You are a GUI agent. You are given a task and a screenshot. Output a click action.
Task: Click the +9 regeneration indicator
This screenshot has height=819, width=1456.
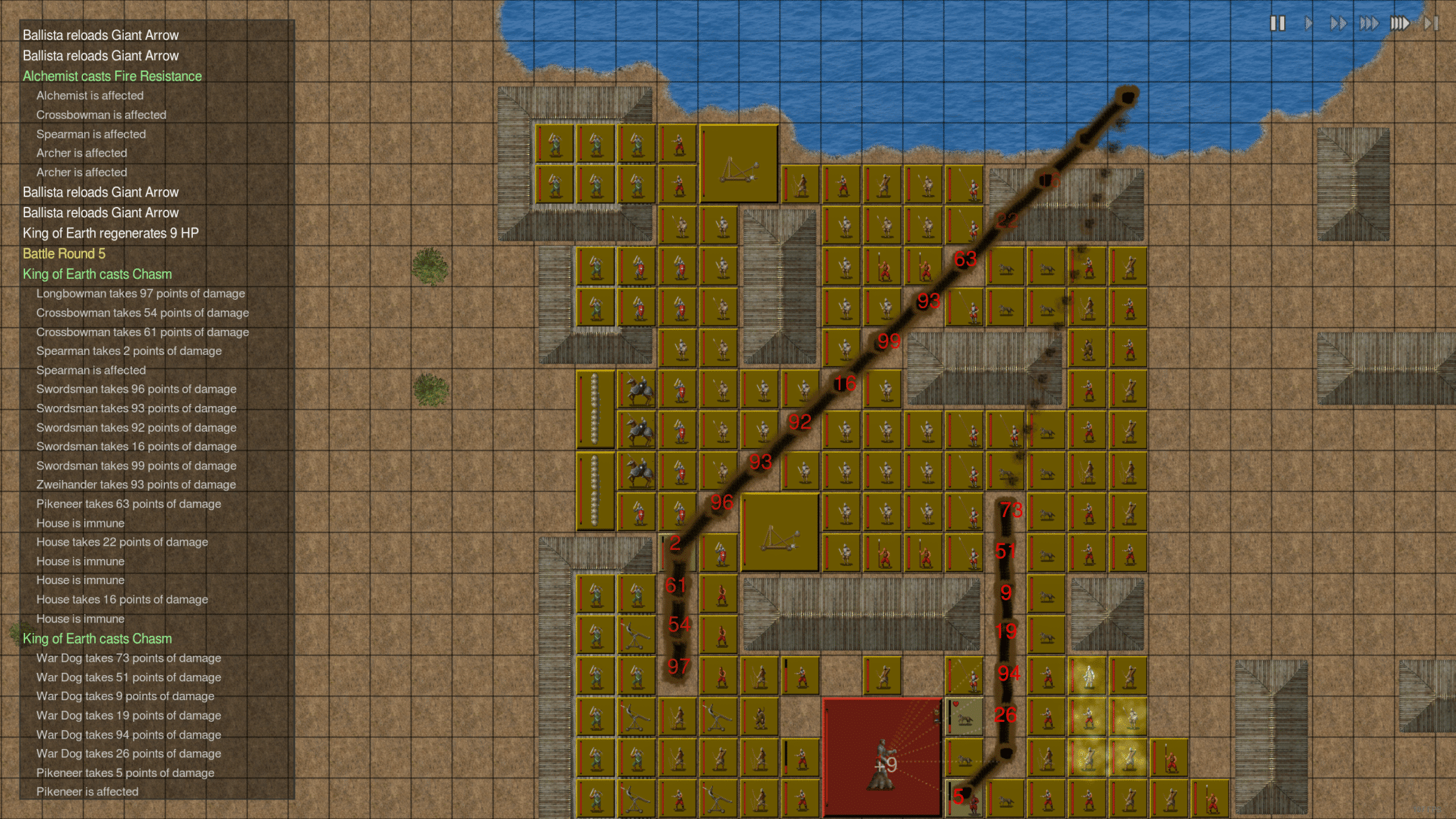pyautogui.click(x=884, y=765)
